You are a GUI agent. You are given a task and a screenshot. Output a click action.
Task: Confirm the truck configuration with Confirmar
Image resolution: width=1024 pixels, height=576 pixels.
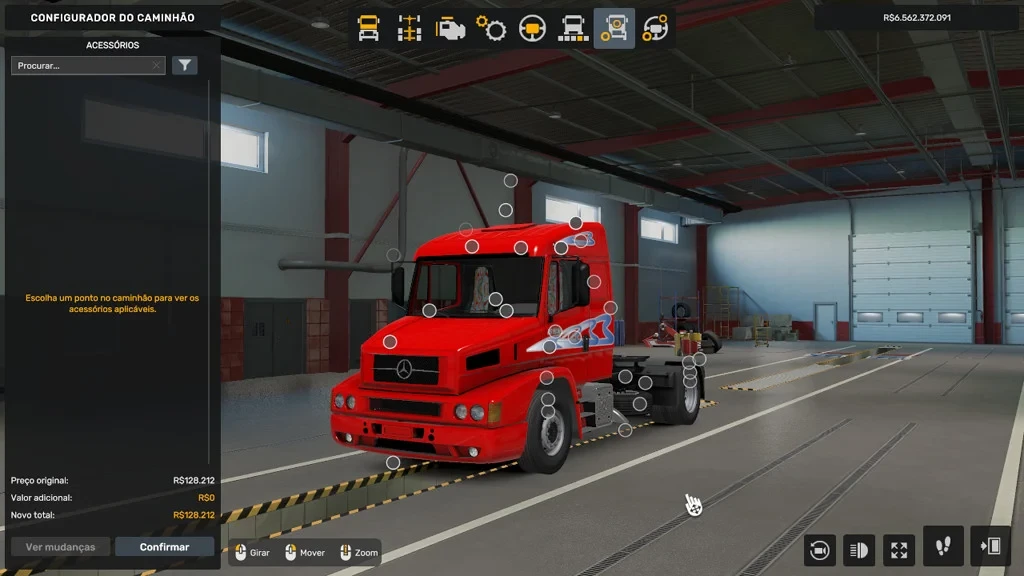[x=164, y=547]
